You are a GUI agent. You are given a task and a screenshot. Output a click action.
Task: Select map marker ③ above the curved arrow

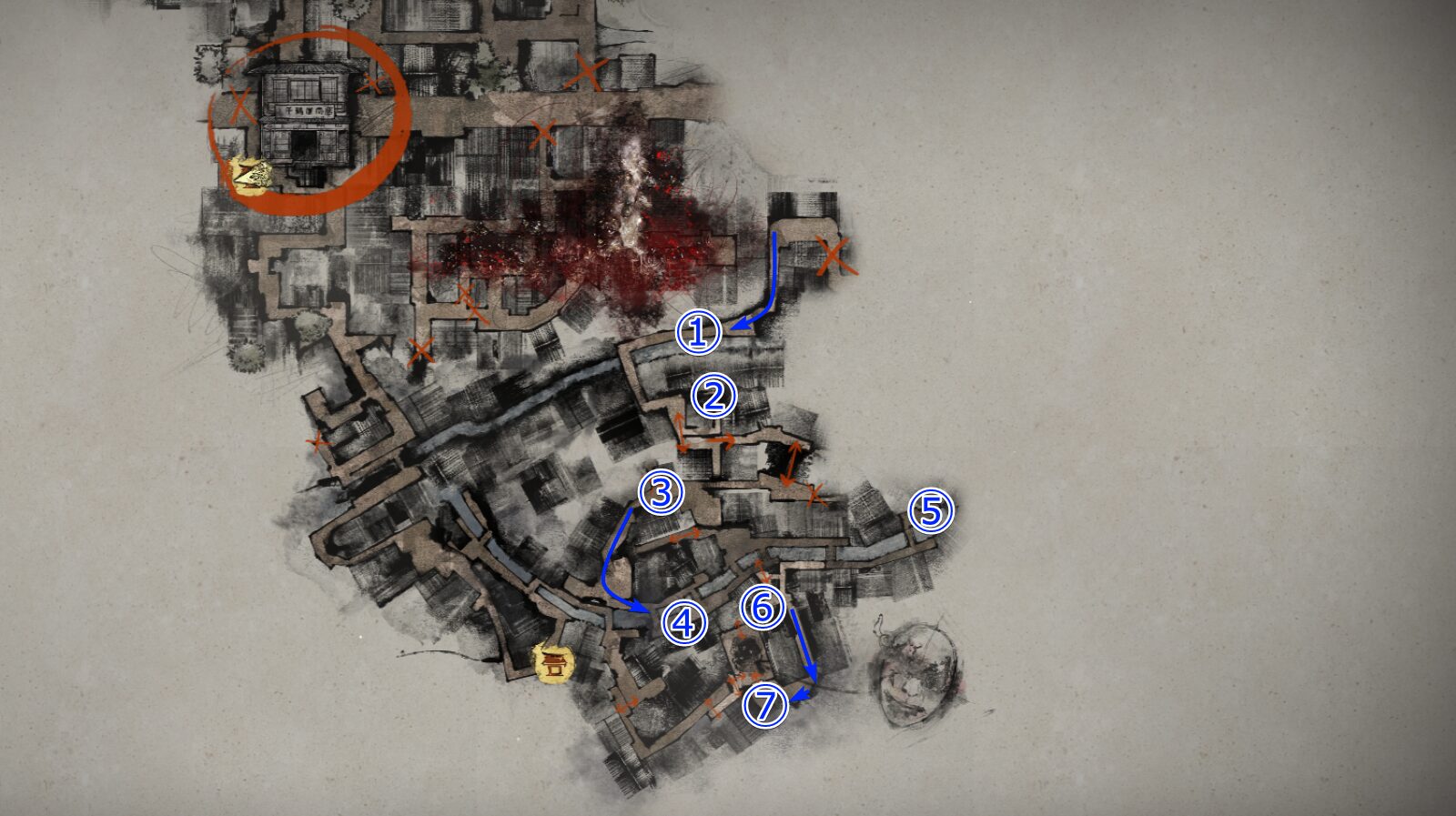click(x=663, y=492)
